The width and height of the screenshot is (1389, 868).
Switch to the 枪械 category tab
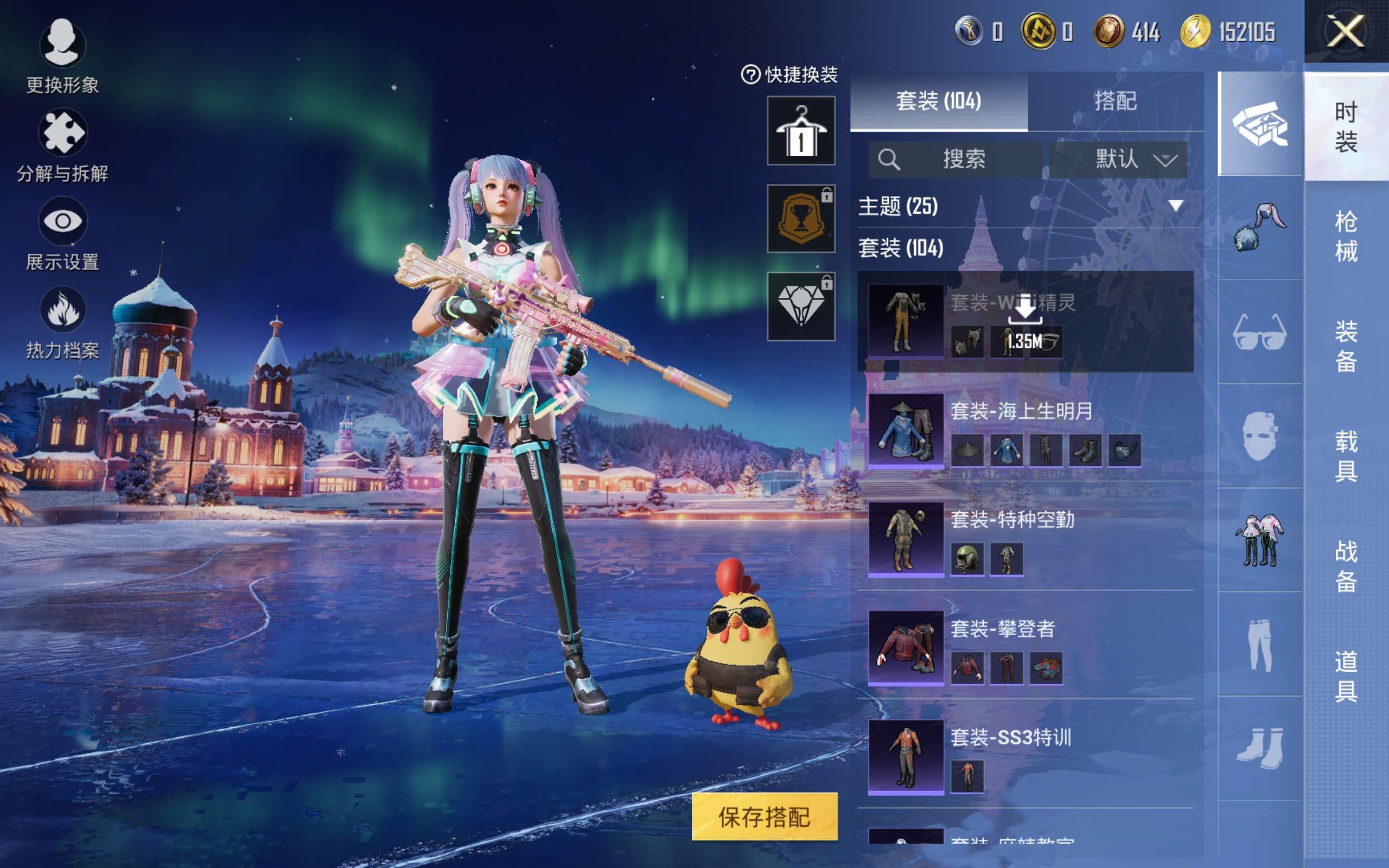pos(1346,236)
